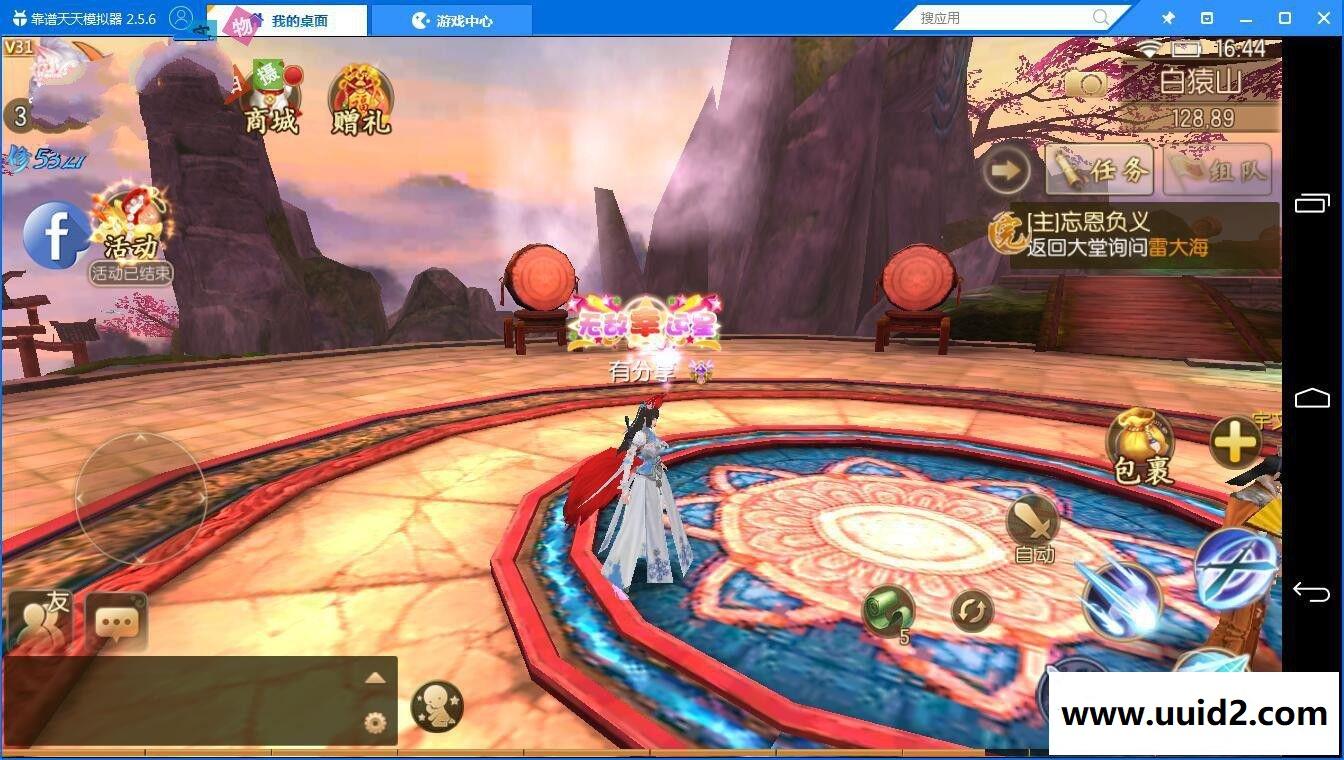This screenshot has width=1344, height=760.
Task: Tap the Facebook icon
Action: coord(56,236)
